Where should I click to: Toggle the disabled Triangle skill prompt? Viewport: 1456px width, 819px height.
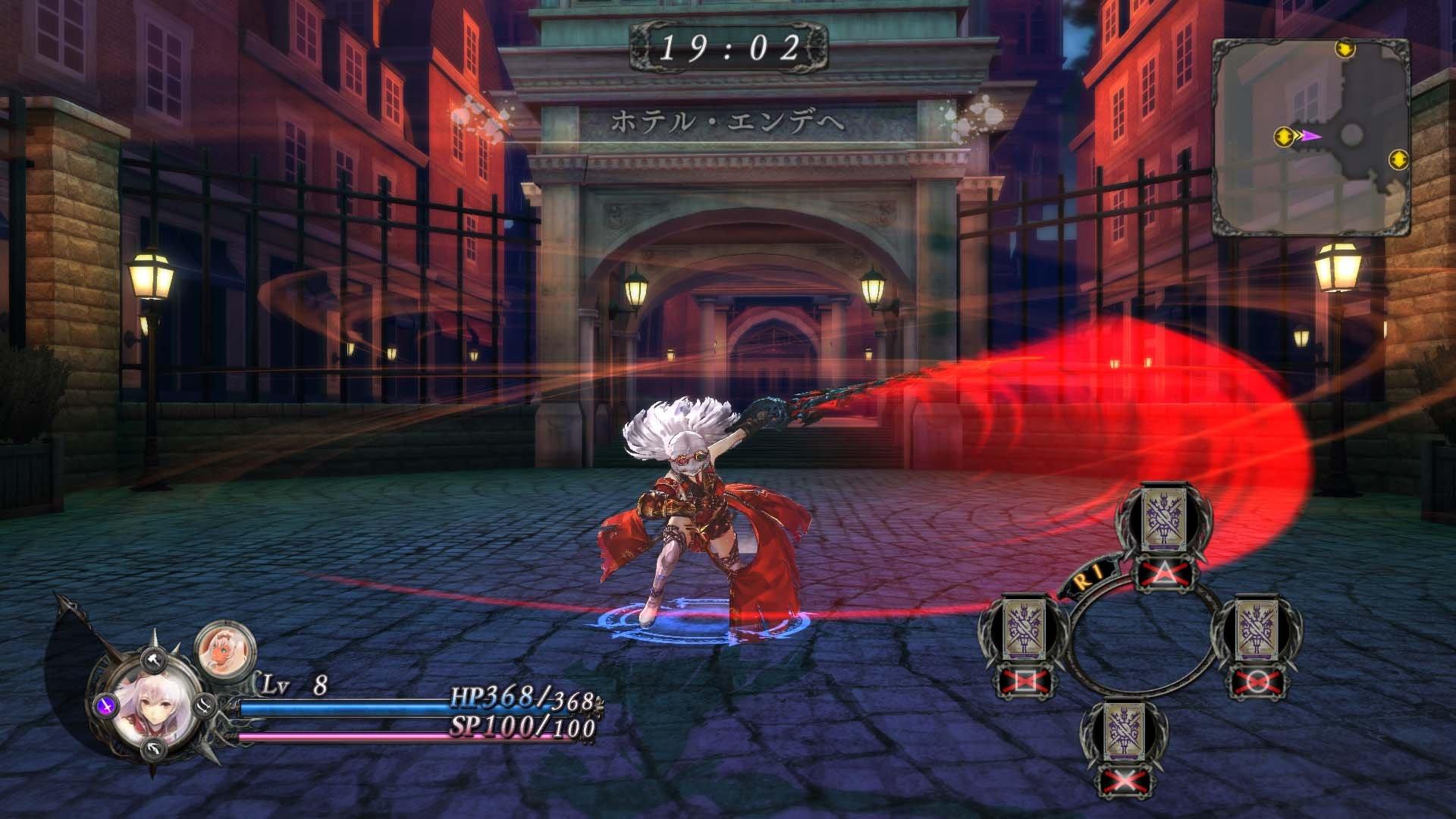click(x=1163, y=573)
